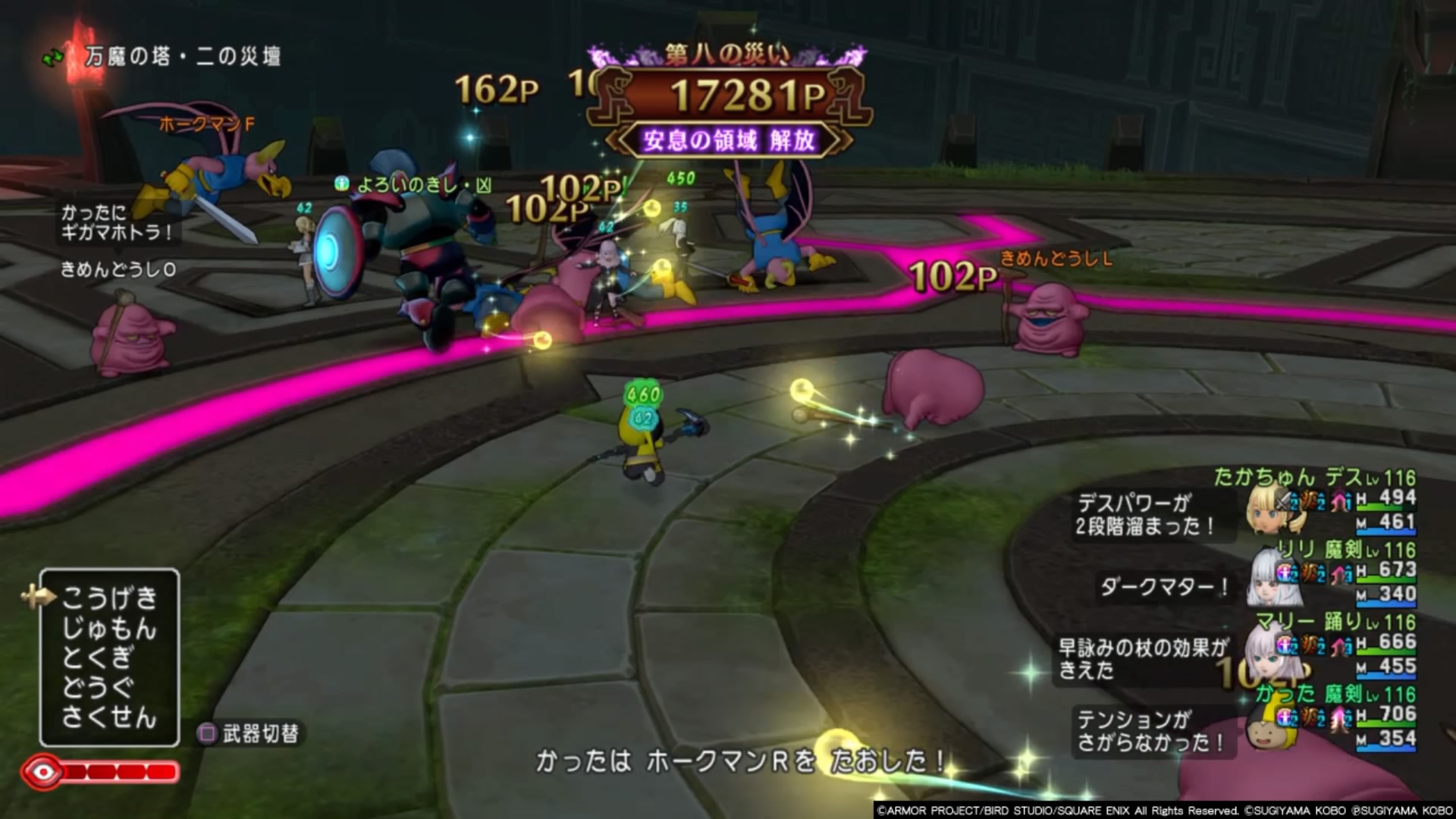Target the ホークマンF enemy name label
Viewport: 1456px width, 819px height.
(207, 124)
